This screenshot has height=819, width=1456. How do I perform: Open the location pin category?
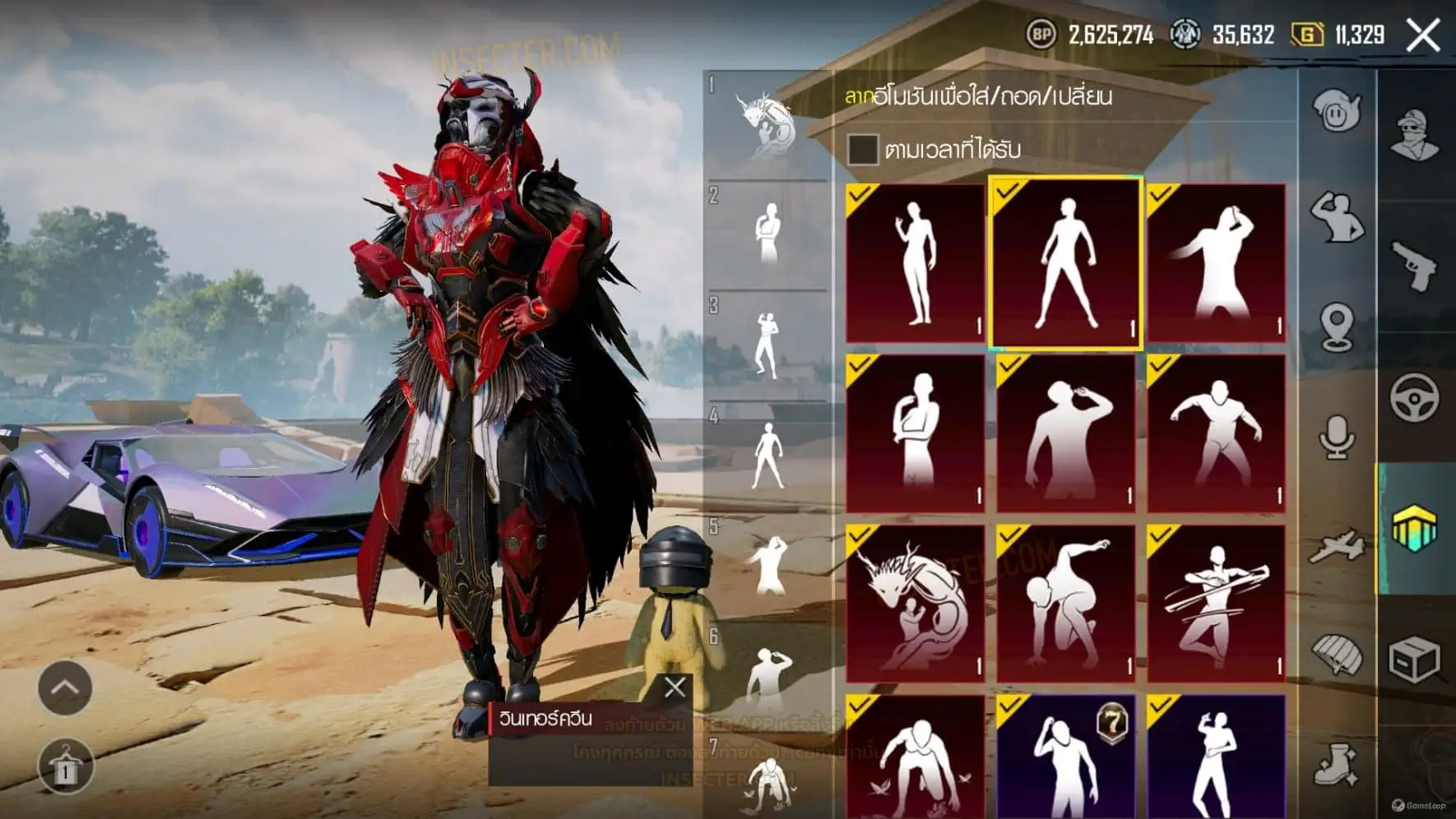coord(1337,326)
